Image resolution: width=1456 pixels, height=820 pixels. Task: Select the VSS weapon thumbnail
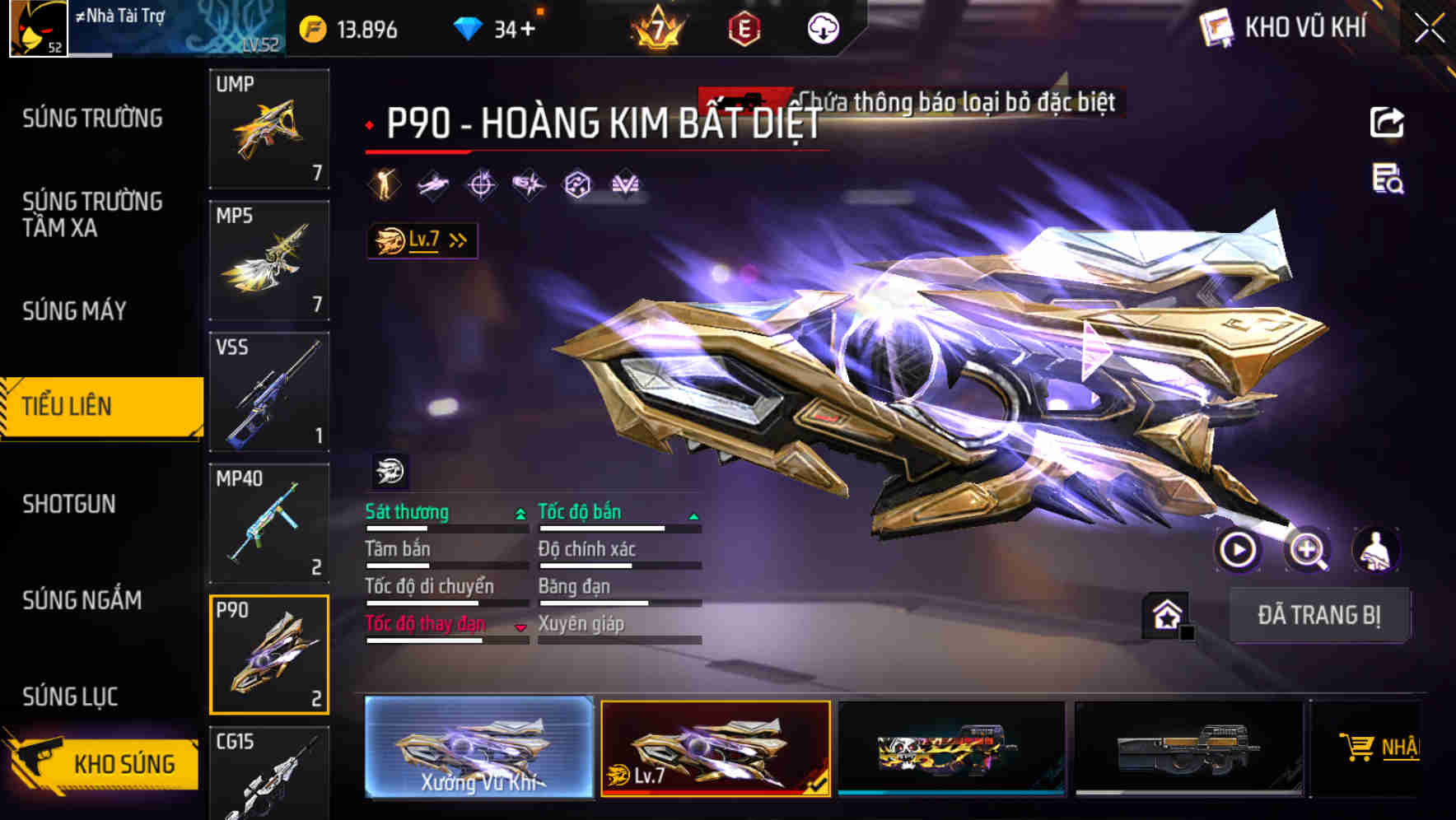(x=269, y=391)
